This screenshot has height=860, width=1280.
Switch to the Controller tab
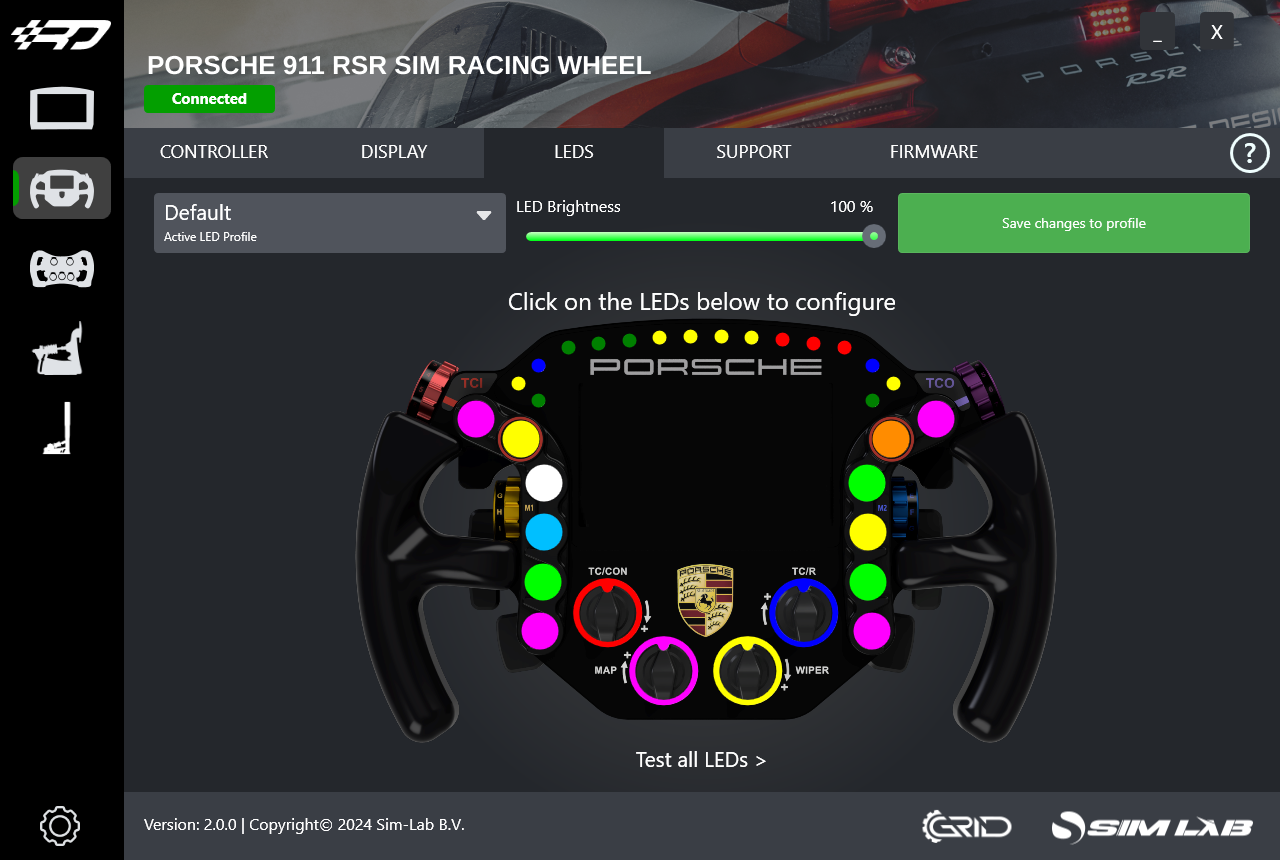coord(214,152)
